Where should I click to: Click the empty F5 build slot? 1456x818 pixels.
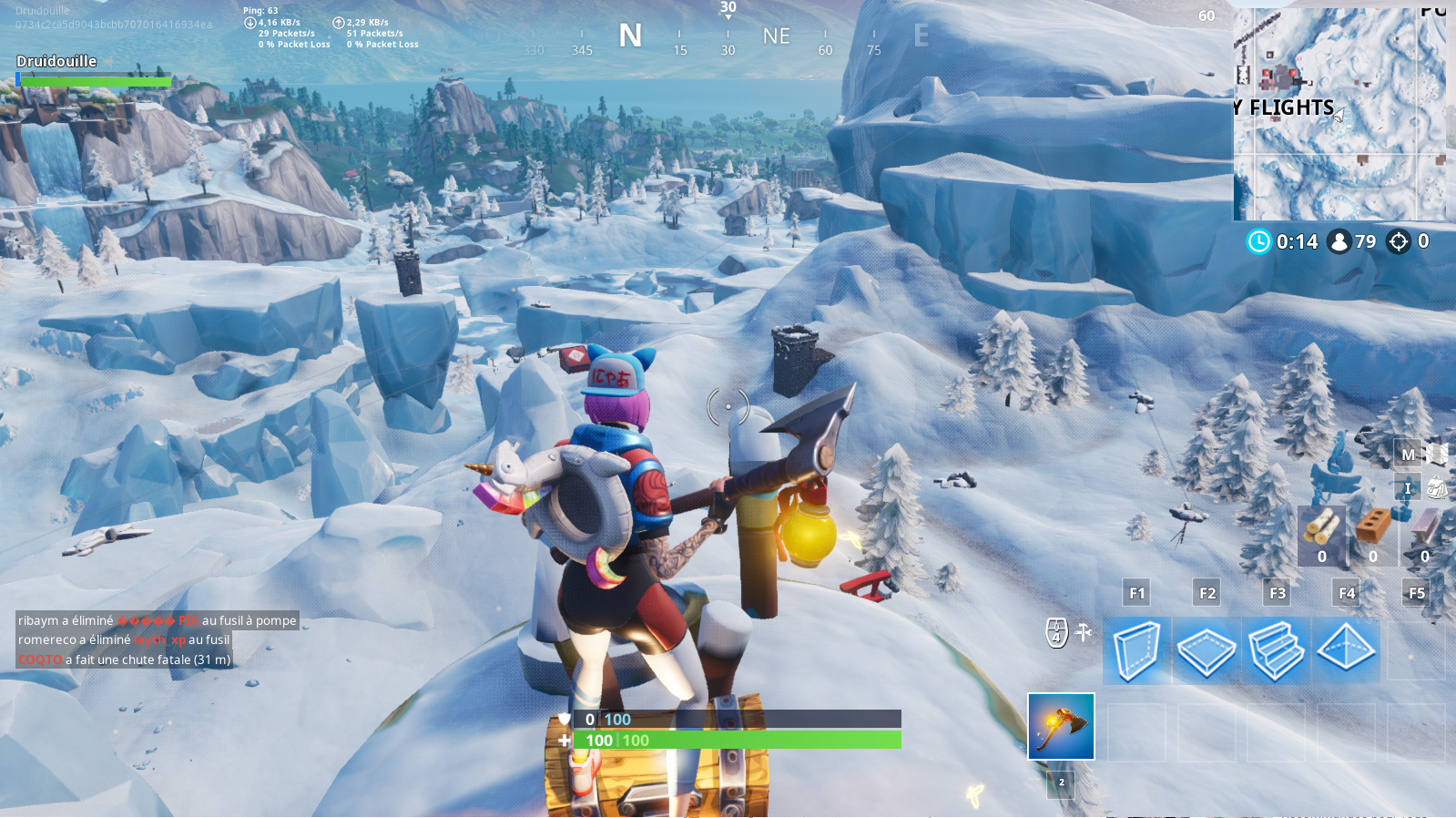[x=1417, y=650]
